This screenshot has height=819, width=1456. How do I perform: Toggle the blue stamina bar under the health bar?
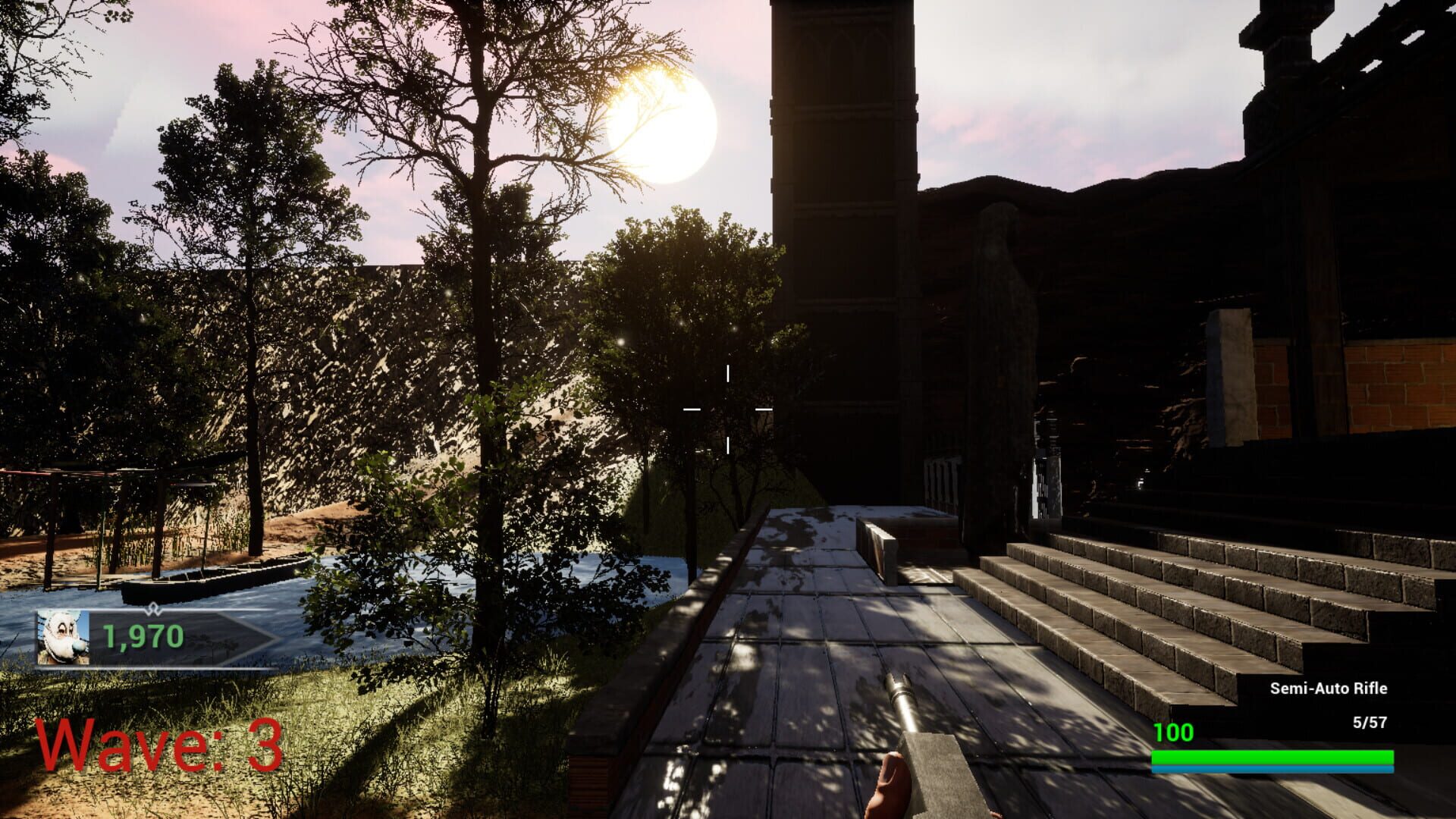pos(1274,768)
